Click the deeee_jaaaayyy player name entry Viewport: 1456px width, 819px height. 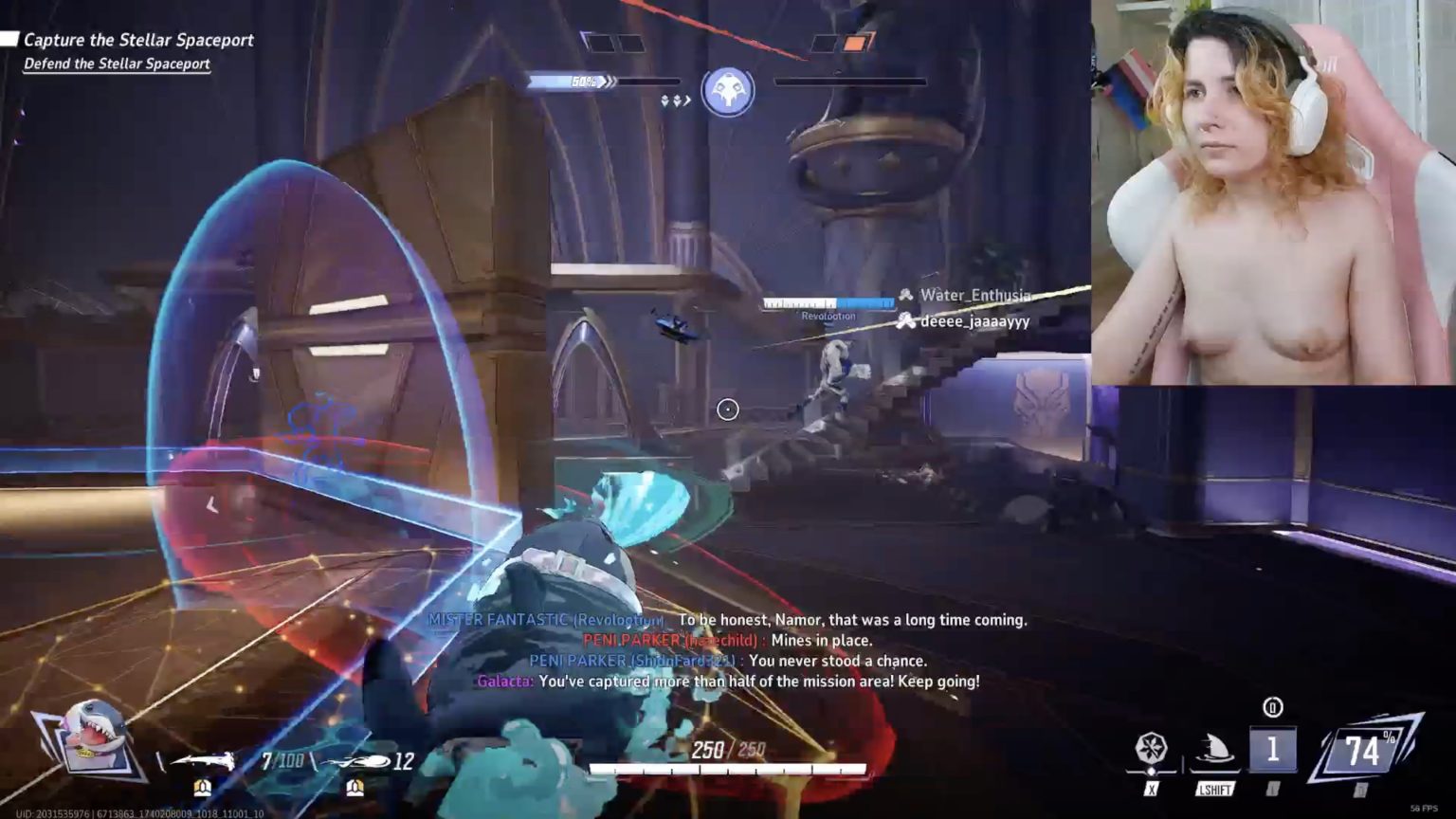(974, 321)
